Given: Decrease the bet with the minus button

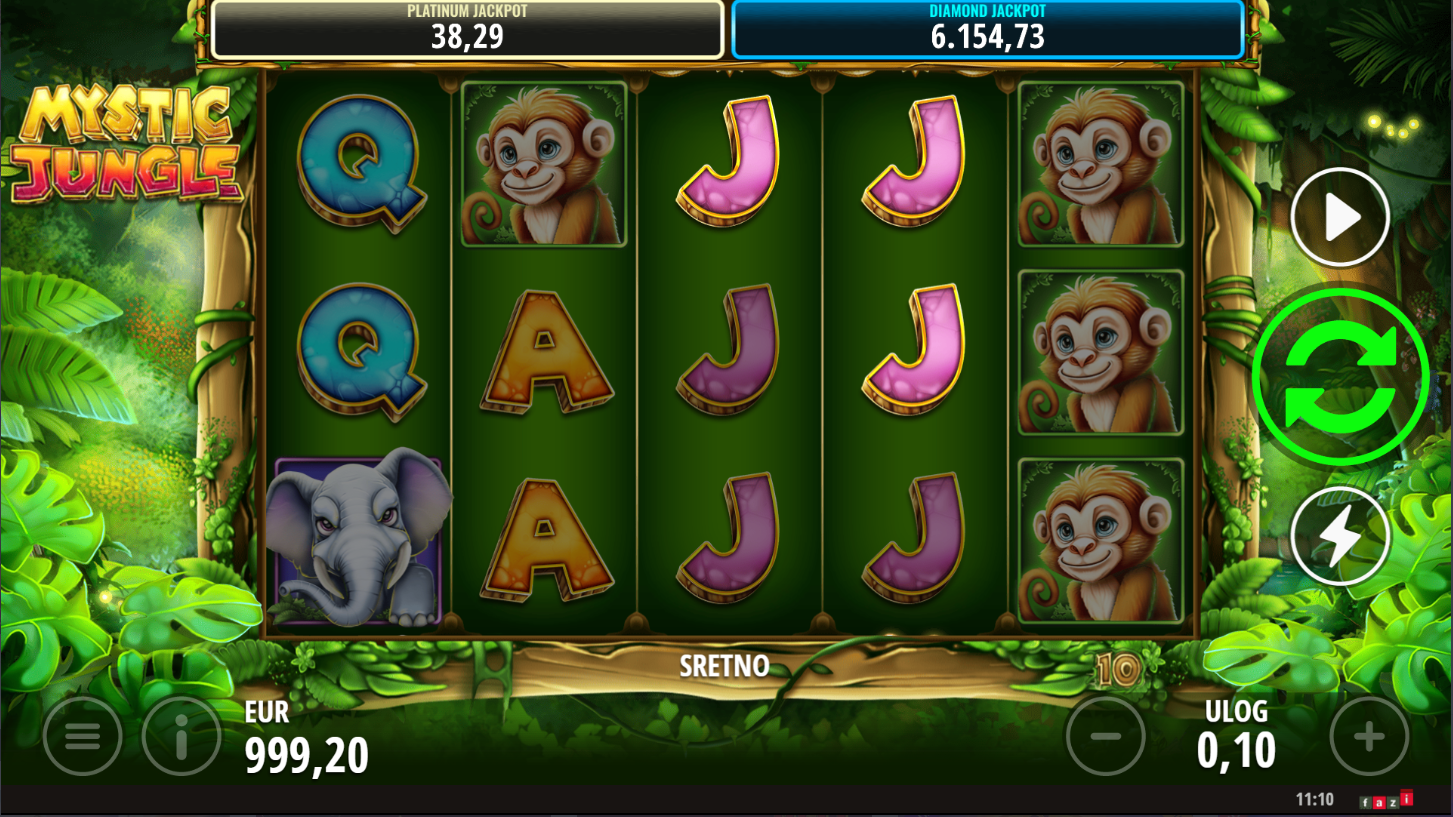Looking at the screenshot, I should click(1105, 737).
